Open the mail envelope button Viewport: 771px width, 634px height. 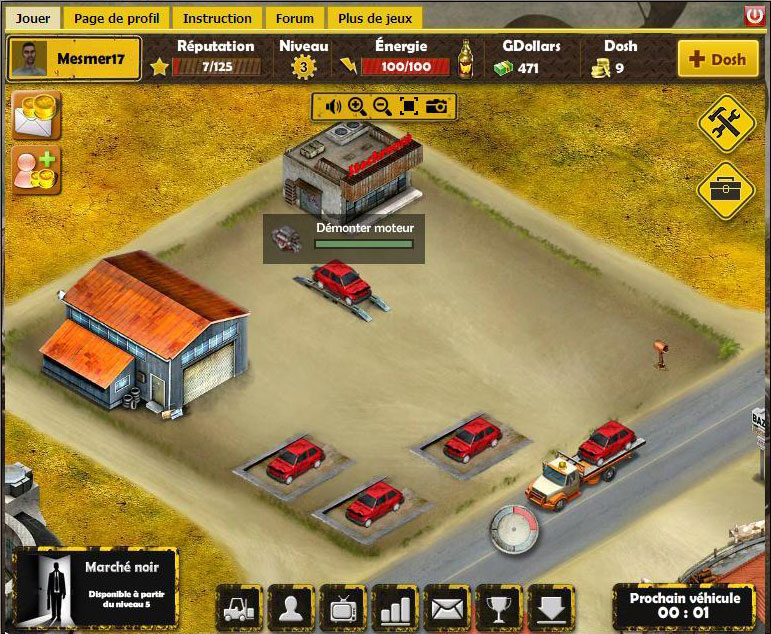click(449, 607)
